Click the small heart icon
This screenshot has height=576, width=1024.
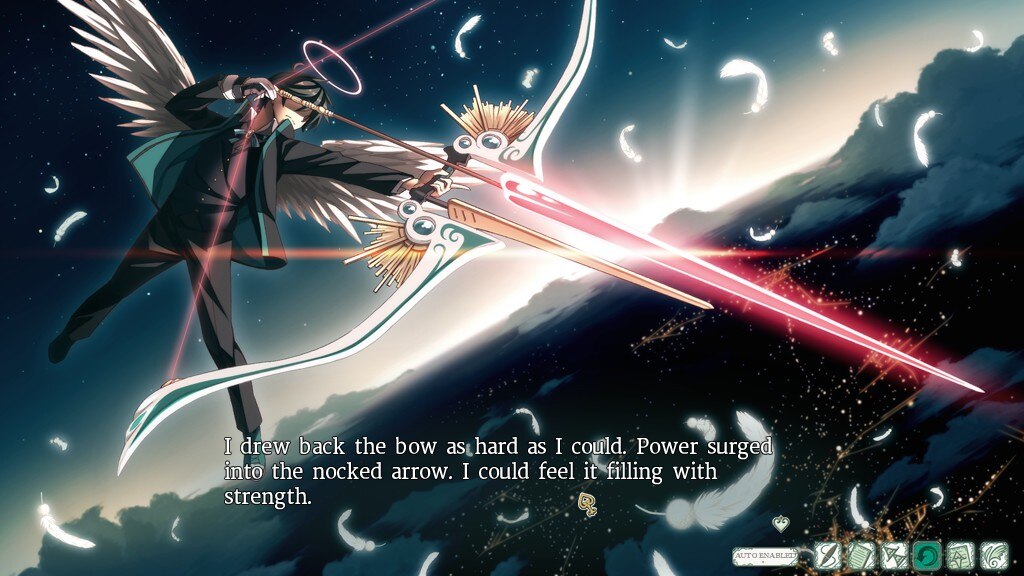point(781,523)
